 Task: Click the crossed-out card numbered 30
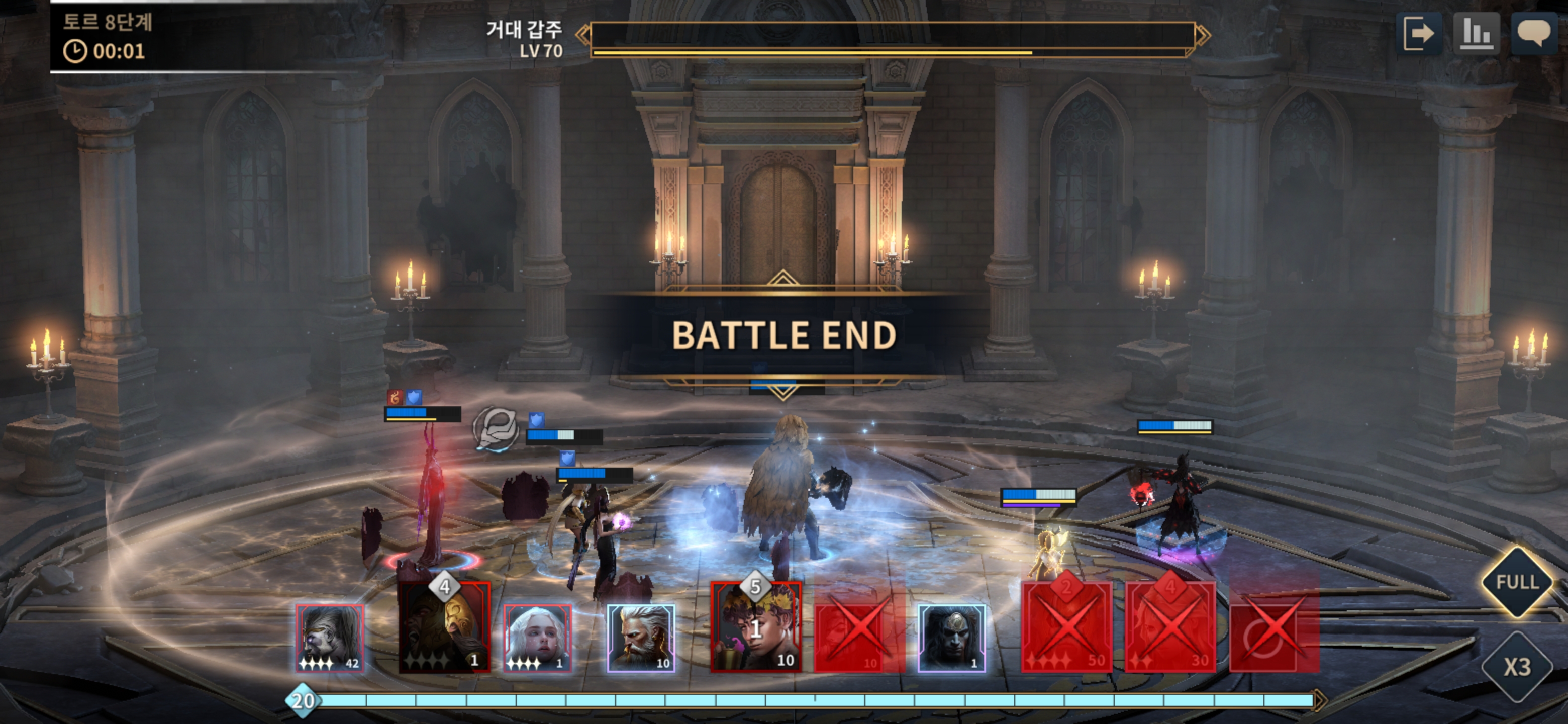tap(1170, 627)
